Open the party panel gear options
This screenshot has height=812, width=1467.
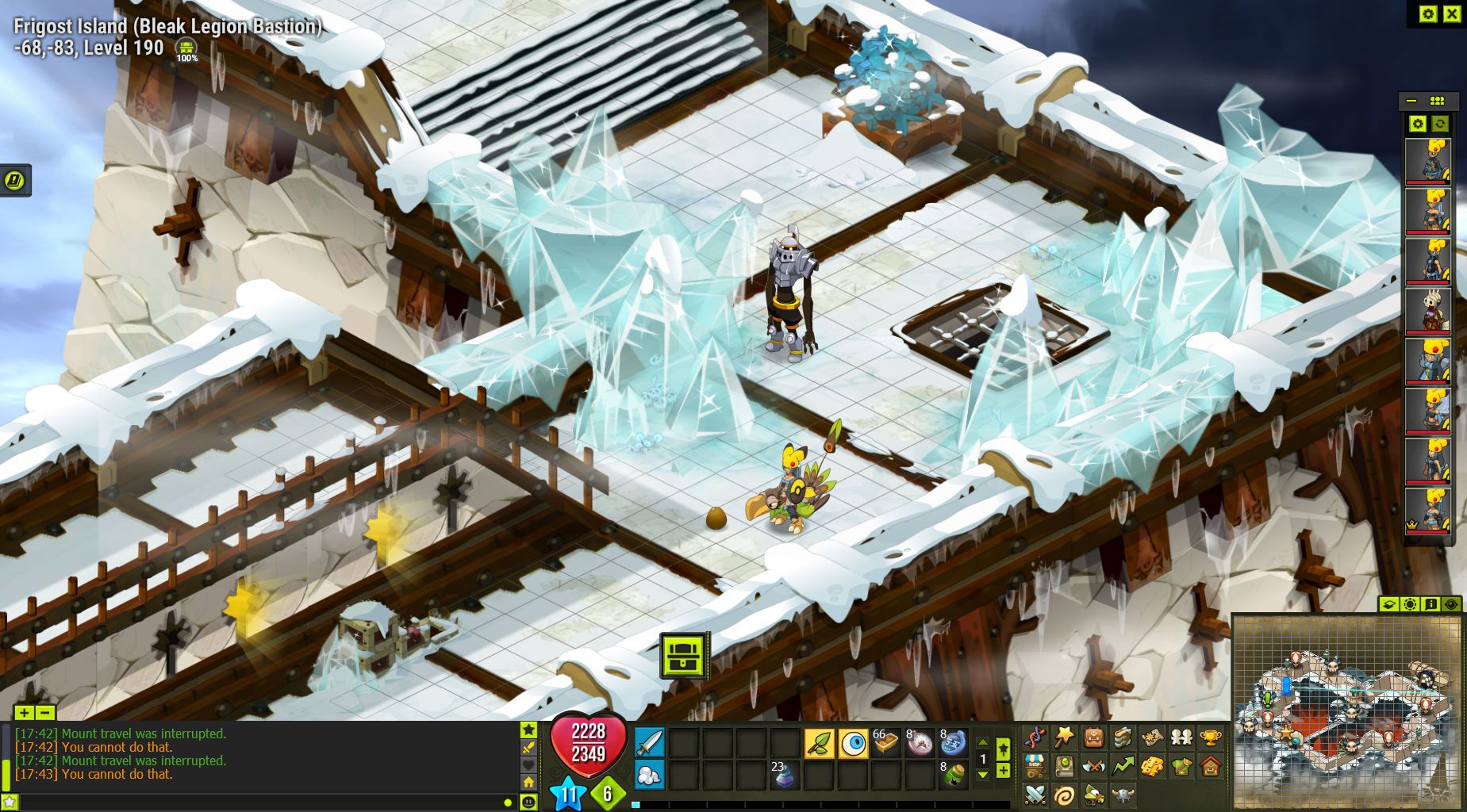(x=1417, y=124)
